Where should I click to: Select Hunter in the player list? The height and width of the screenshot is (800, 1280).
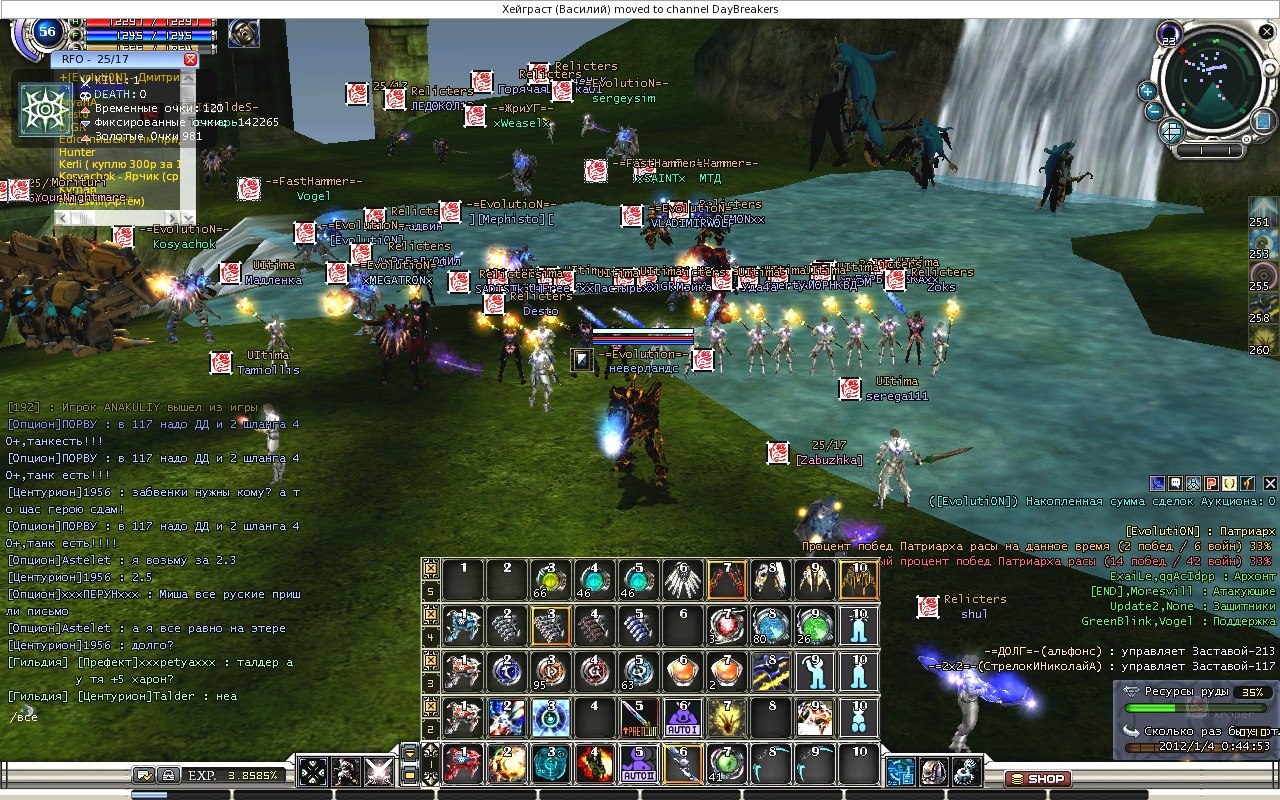[x=78, y=152]
